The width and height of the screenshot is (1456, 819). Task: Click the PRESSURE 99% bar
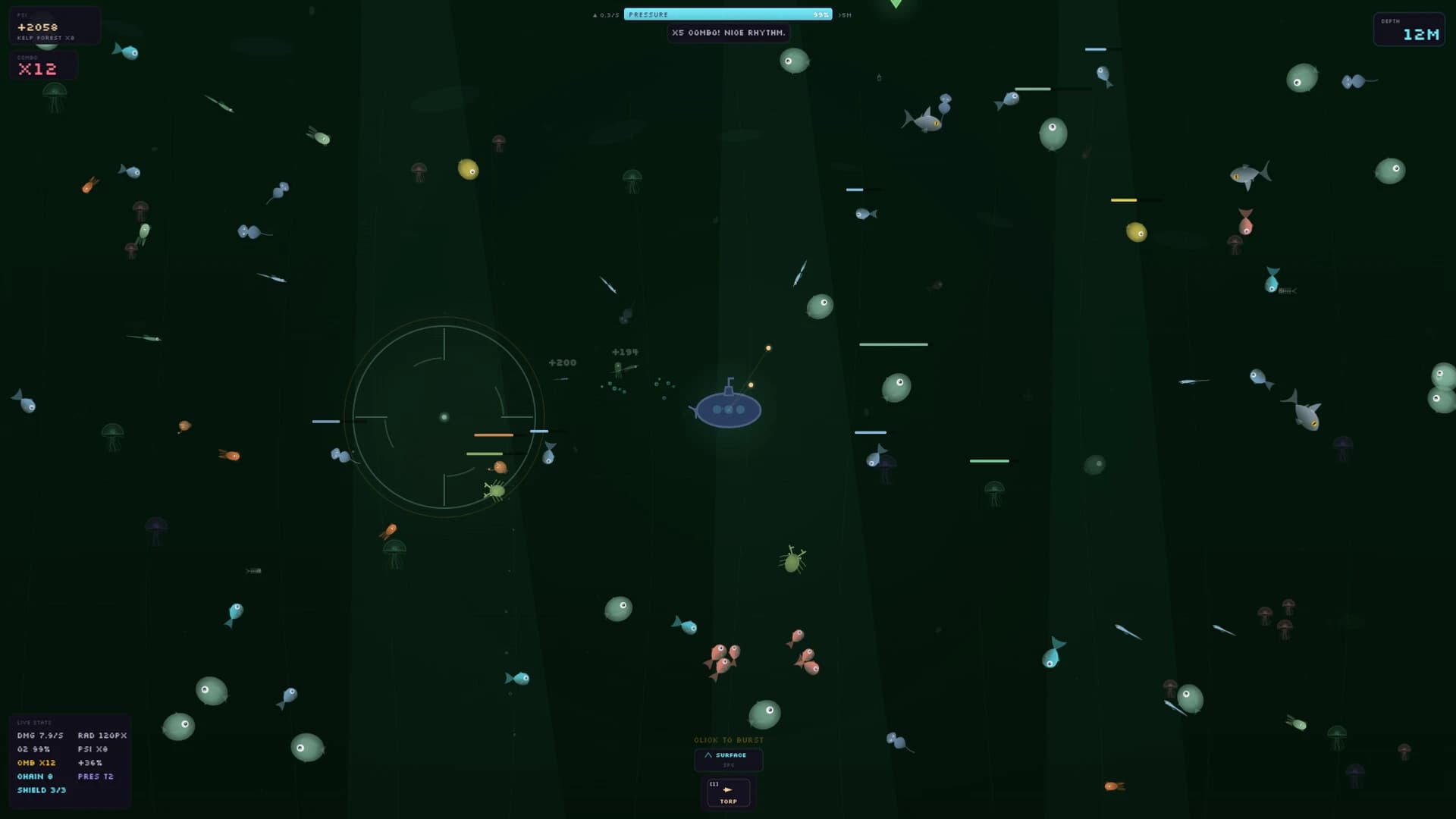pyautogui.click(x=728, y=14)
